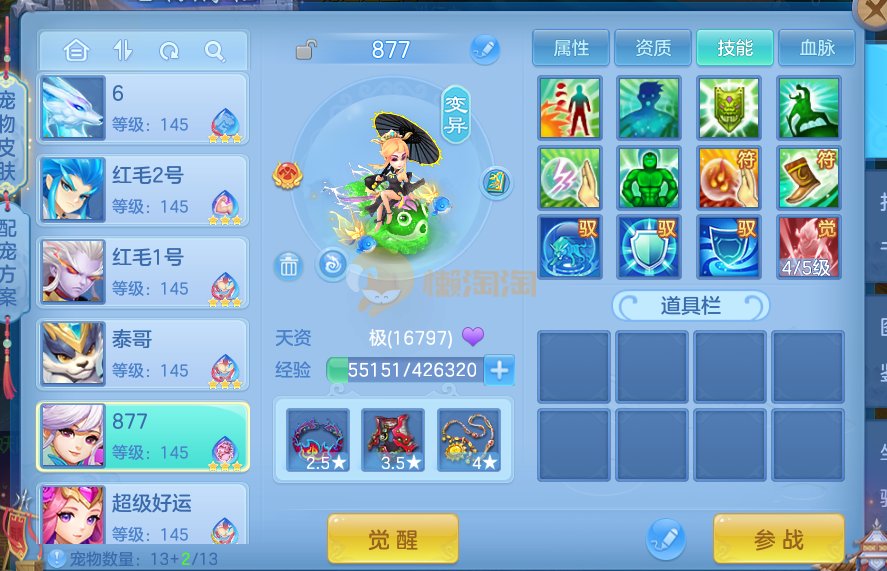The width and height of the screenshot is (887, 571).
Task: Add experience with the plus button
Action: pos(498,370)
